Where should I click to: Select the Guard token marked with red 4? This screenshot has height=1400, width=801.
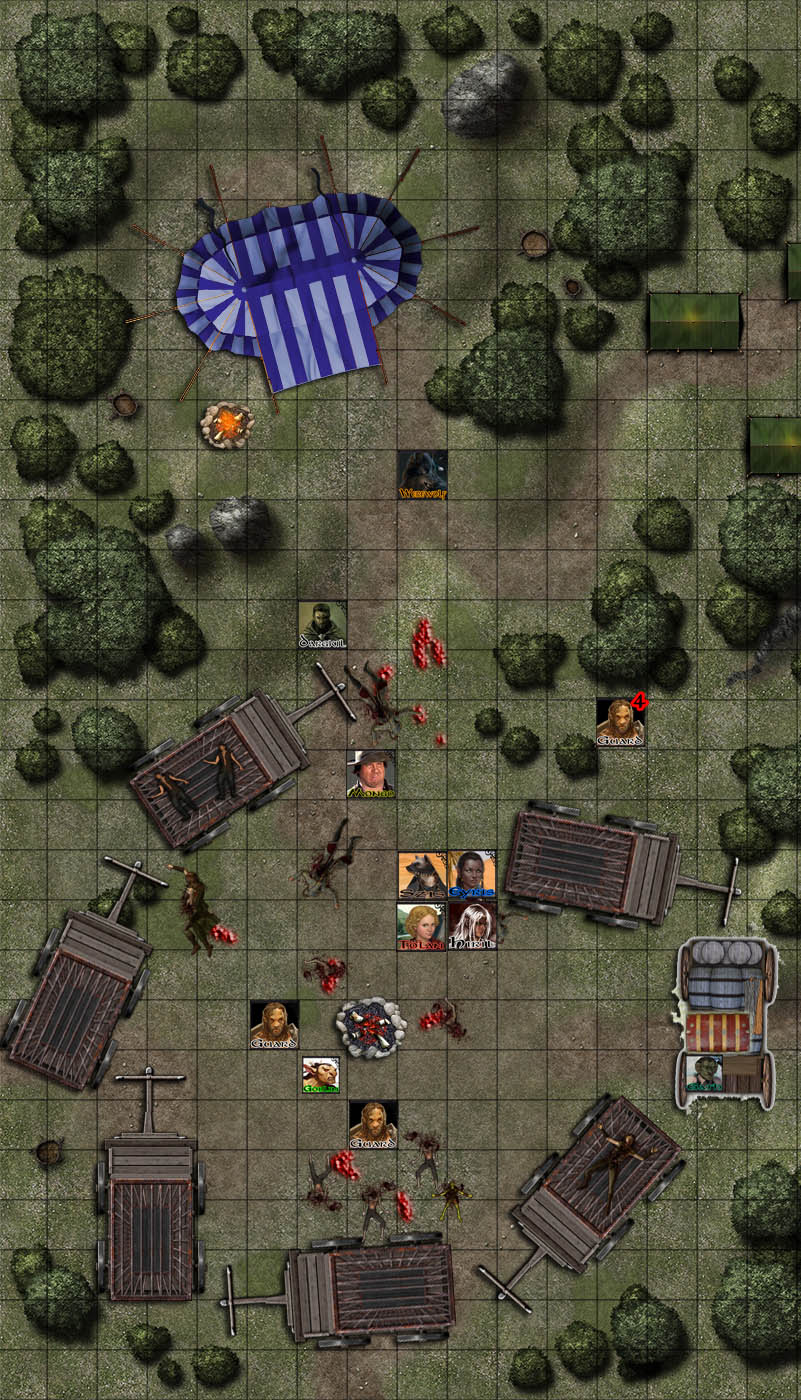click(x=620, y=722)
